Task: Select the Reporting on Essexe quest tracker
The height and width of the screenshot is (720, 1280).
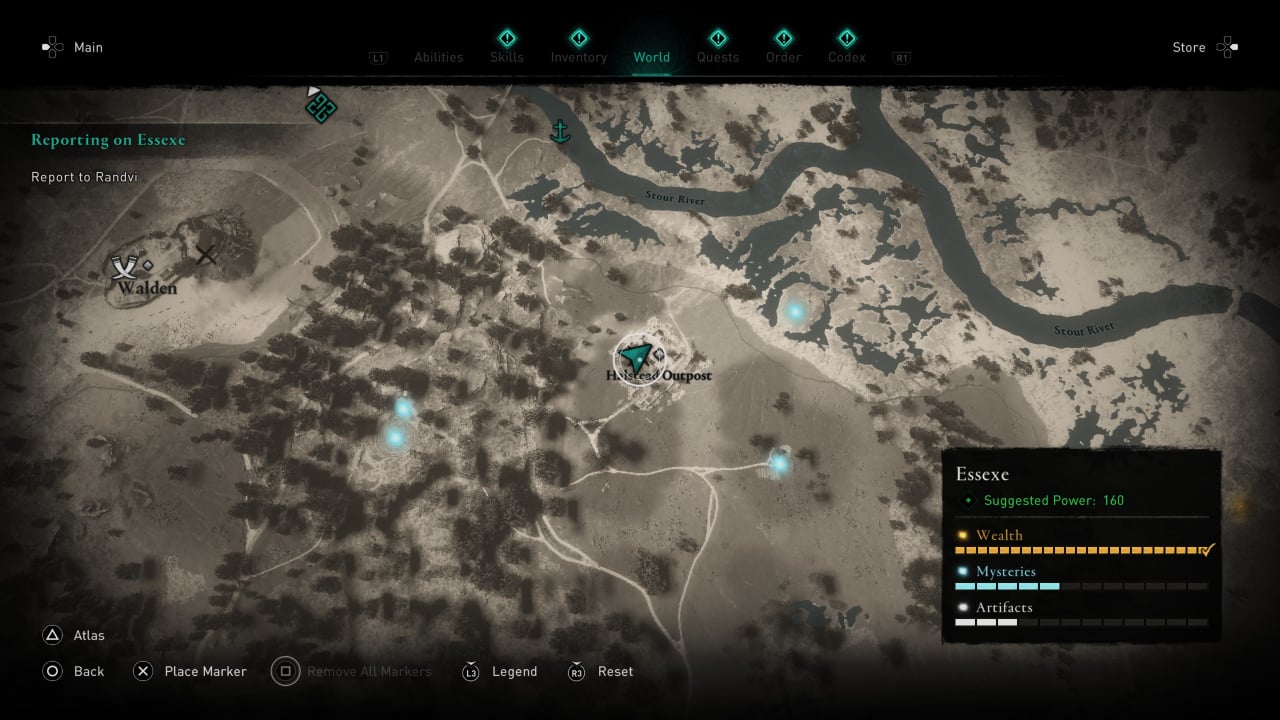Action: pyautogui.click(x=108, y=140)
